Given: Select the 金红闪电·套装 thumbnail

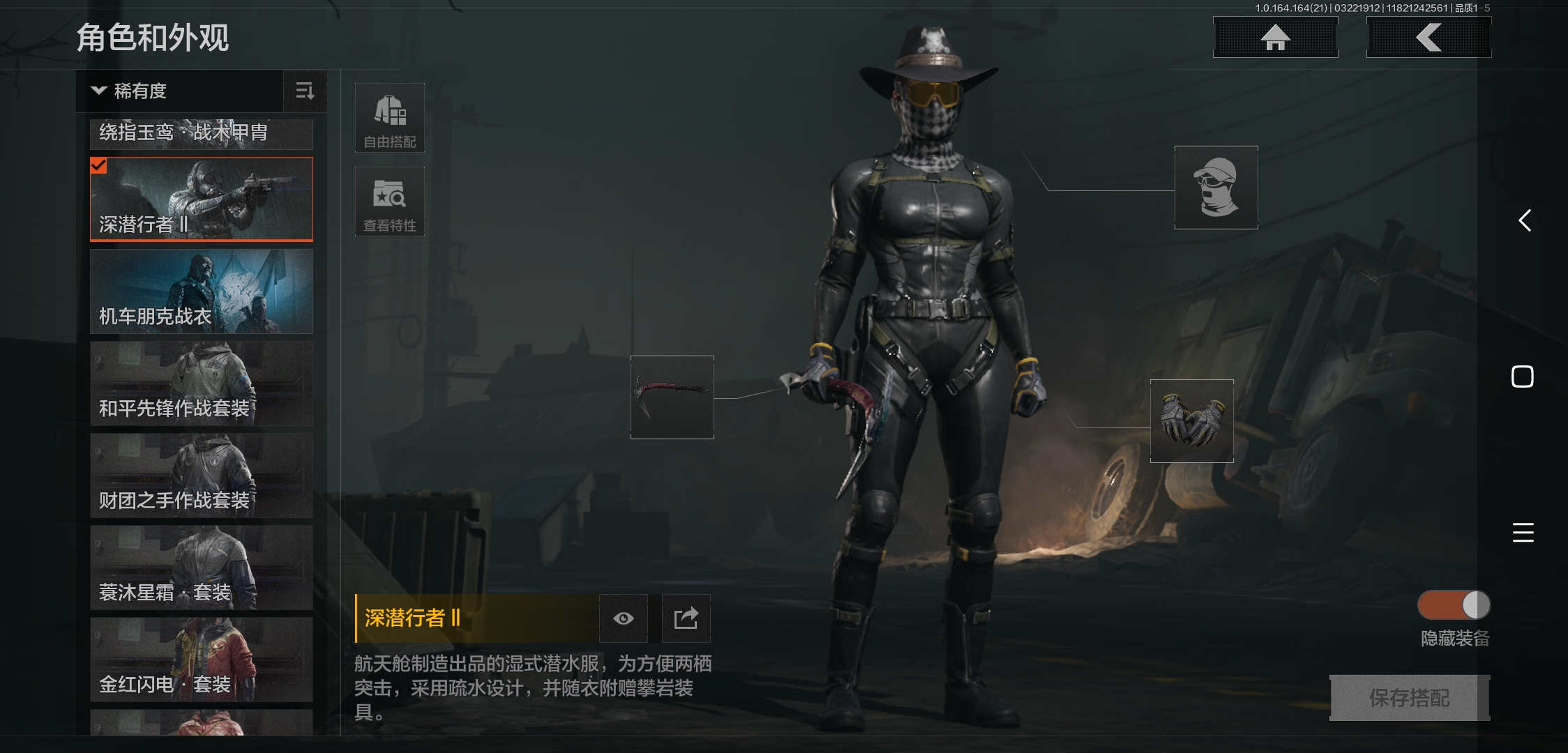Looking at the screenshot, I should pos(201,659).
